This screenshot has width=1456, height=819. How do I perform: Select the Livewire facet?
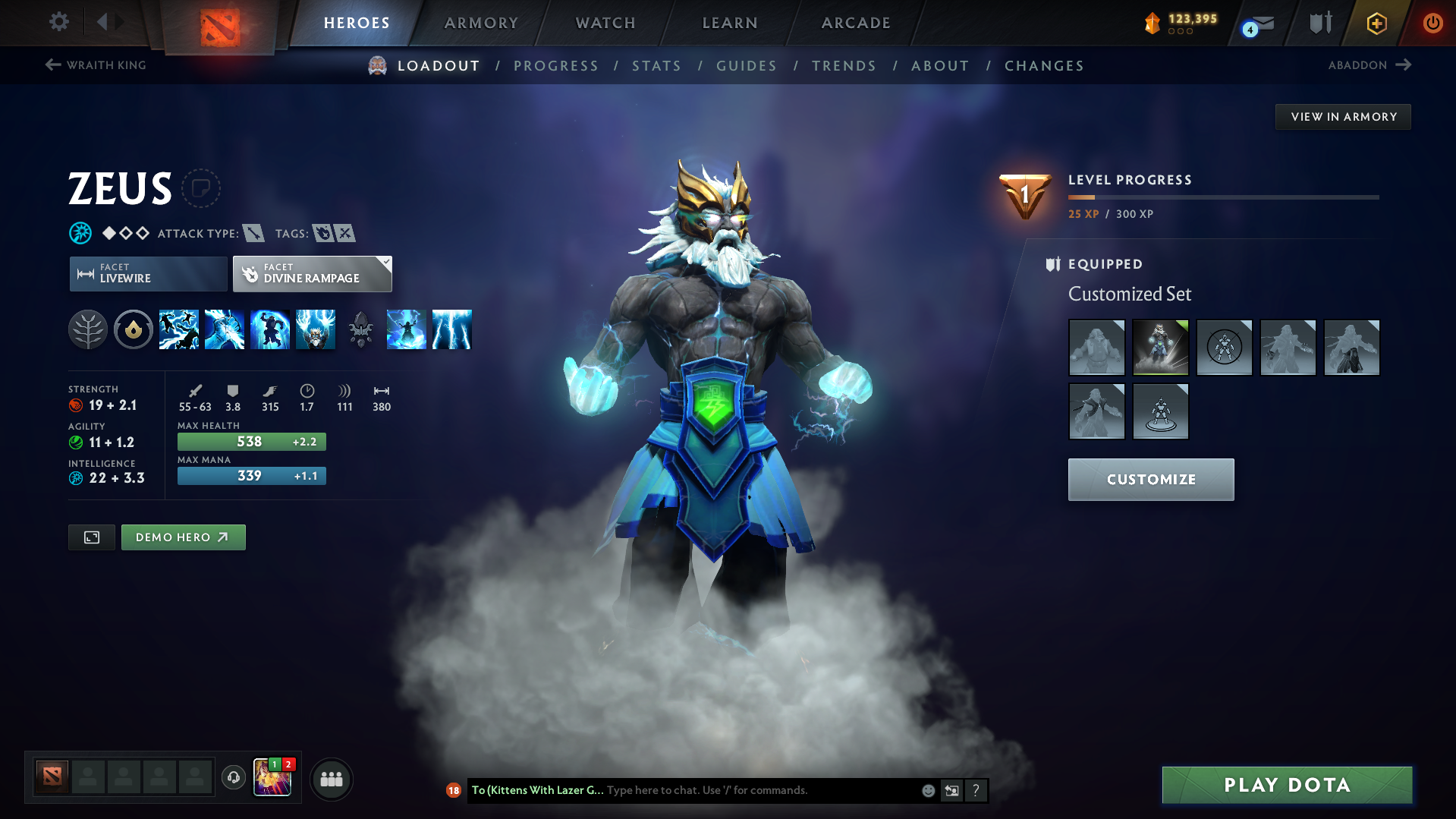pyautogui.click(x=147, y=274)
